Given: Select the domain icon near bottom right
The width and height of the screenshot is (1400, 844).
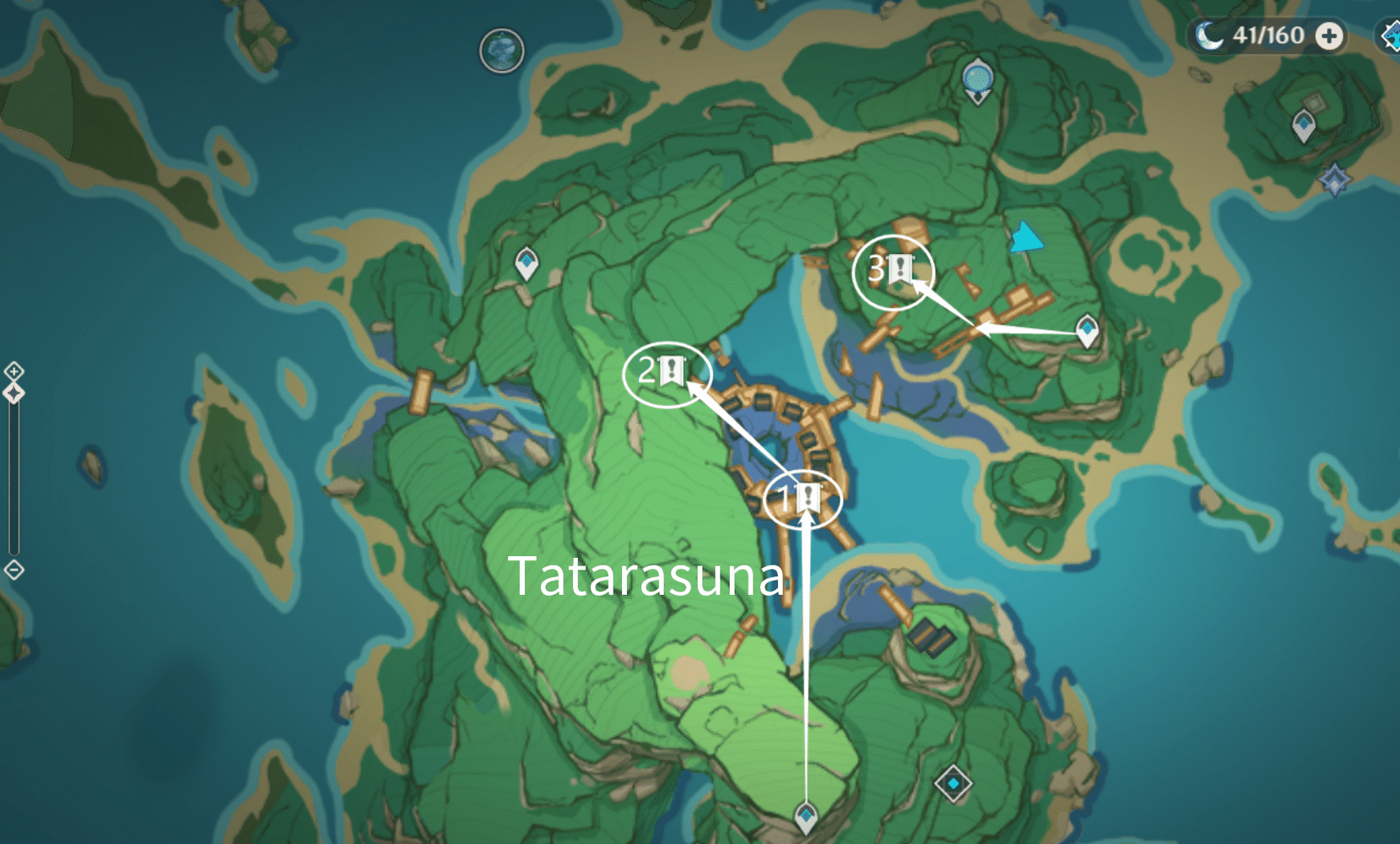Looking at the screenshot, I should [x=954, y=782].
